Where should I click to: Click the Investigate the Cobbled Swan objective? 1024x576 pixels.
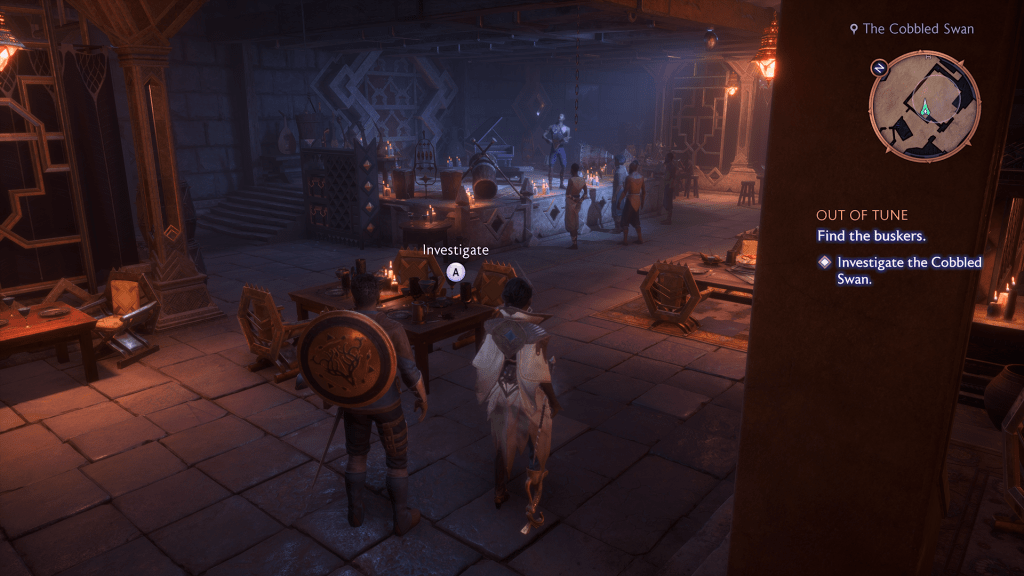pos(908,270)
